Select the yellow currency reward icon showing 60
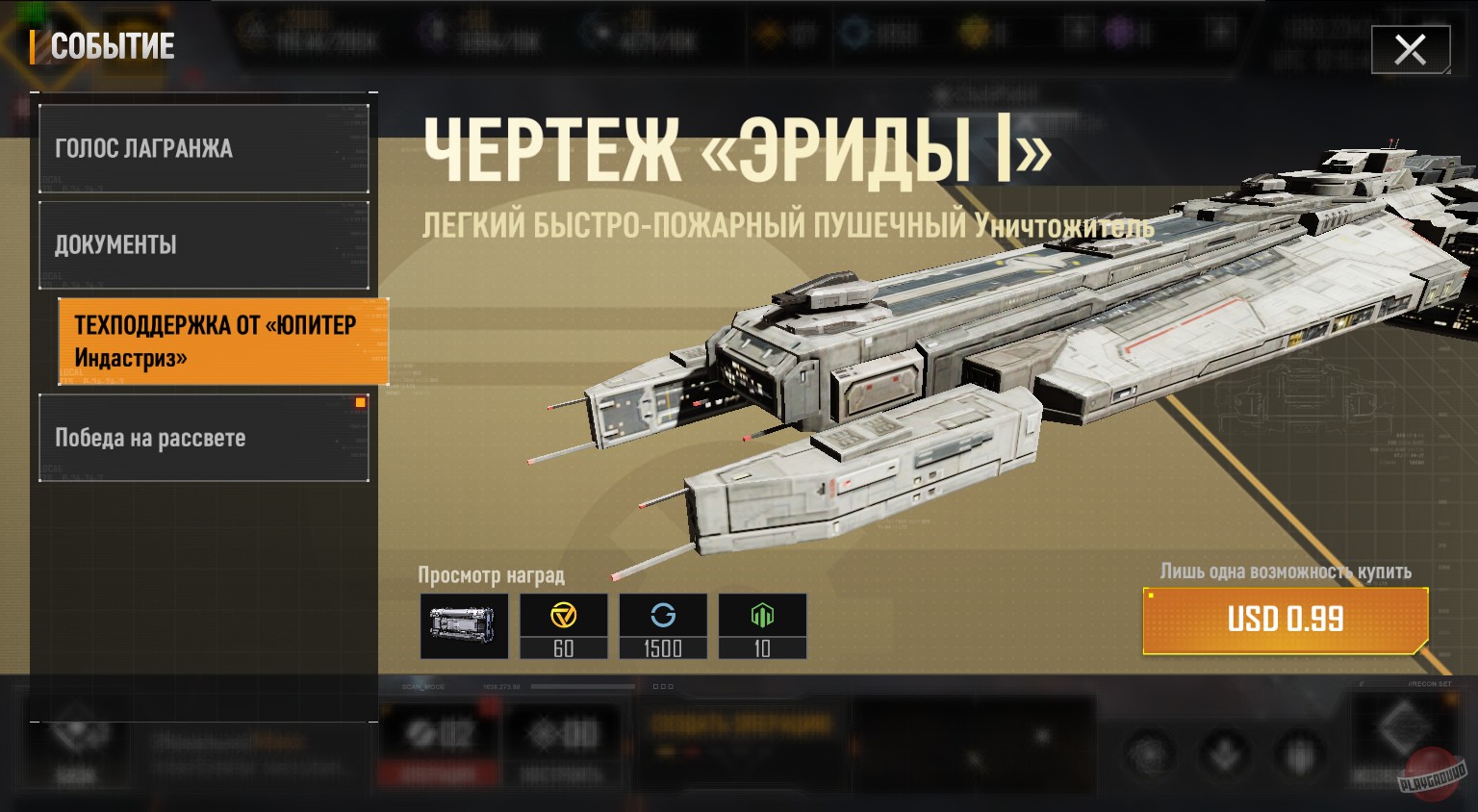This screenshot has width=1478, height=812. click(x=563, y=625)
